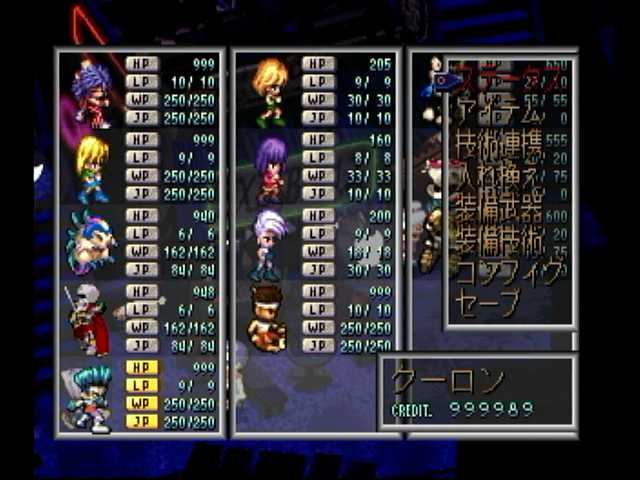Image resolution: width=640 pixels, height=480 pixels.
Task: Choose the white-haired party member
Action: [x=269, y=243]
